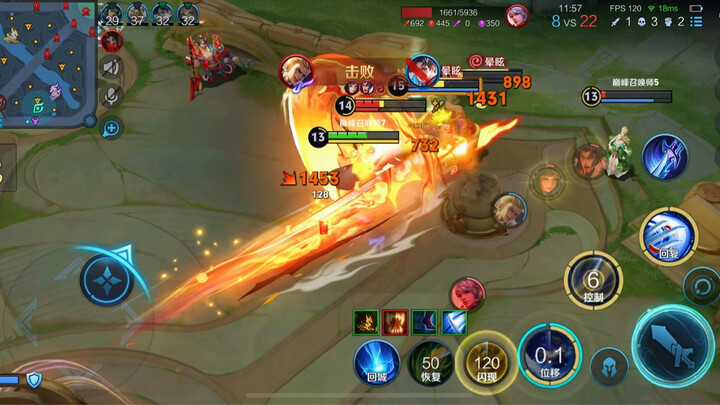This screenshot has height=405, width=720.
Task: Activate the glowing sword ultimate skill
Action: (x=665, y=158)
